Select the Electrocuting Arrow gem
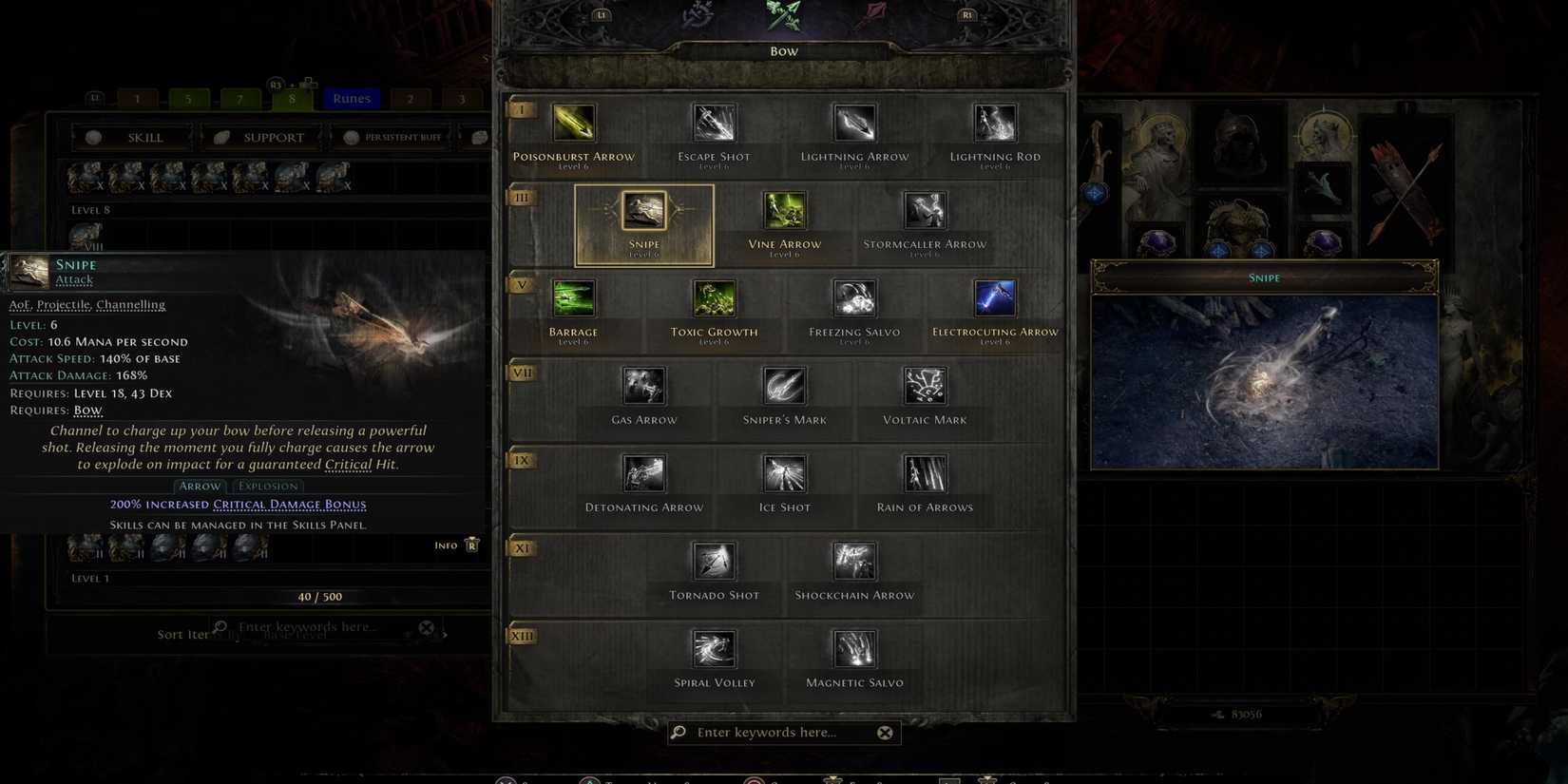This screenshot has height=784, width=1568. (x=994, y=297)
